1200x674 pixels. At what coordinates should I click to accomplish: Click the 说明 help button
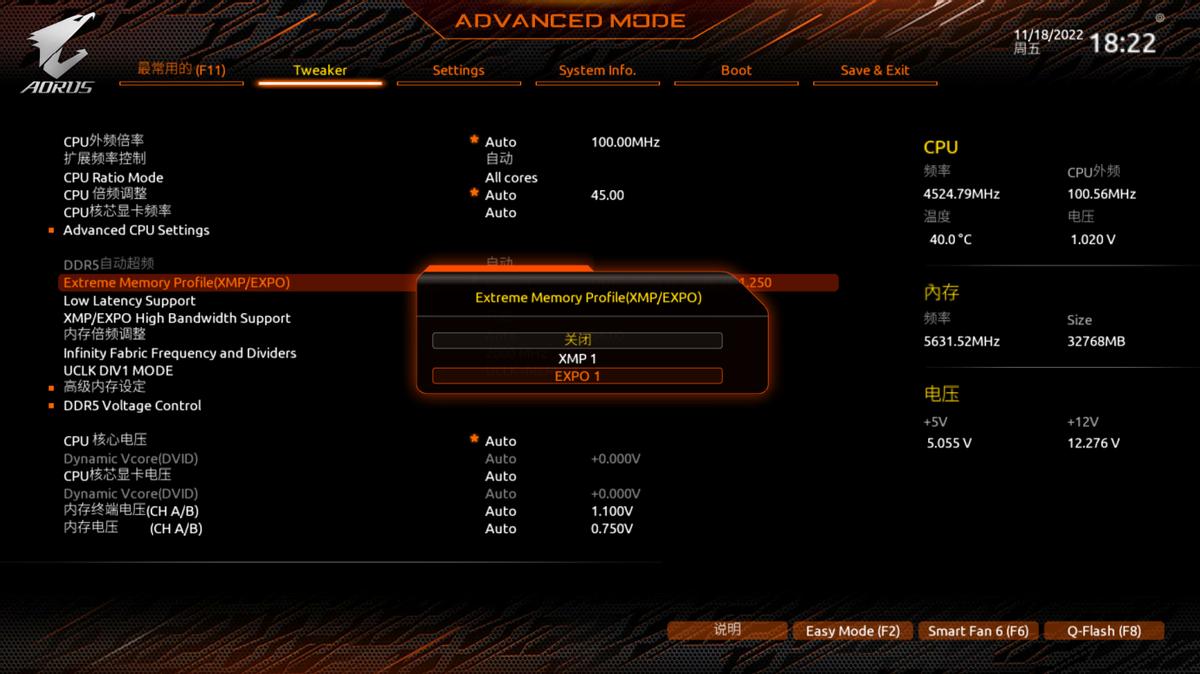[727, 630]
